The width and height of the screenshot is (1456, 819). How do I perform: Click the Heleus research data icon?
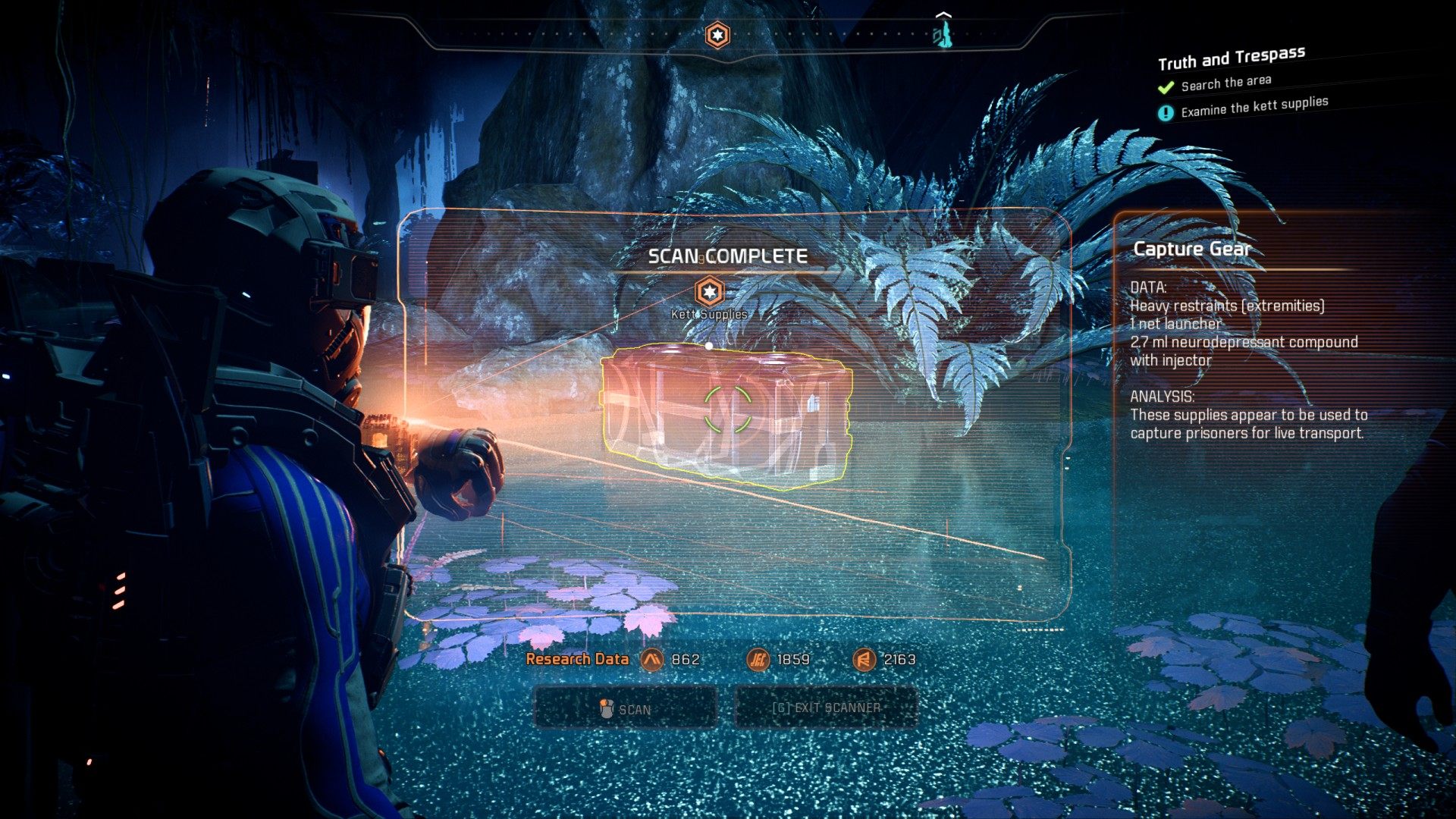[758, 660]
